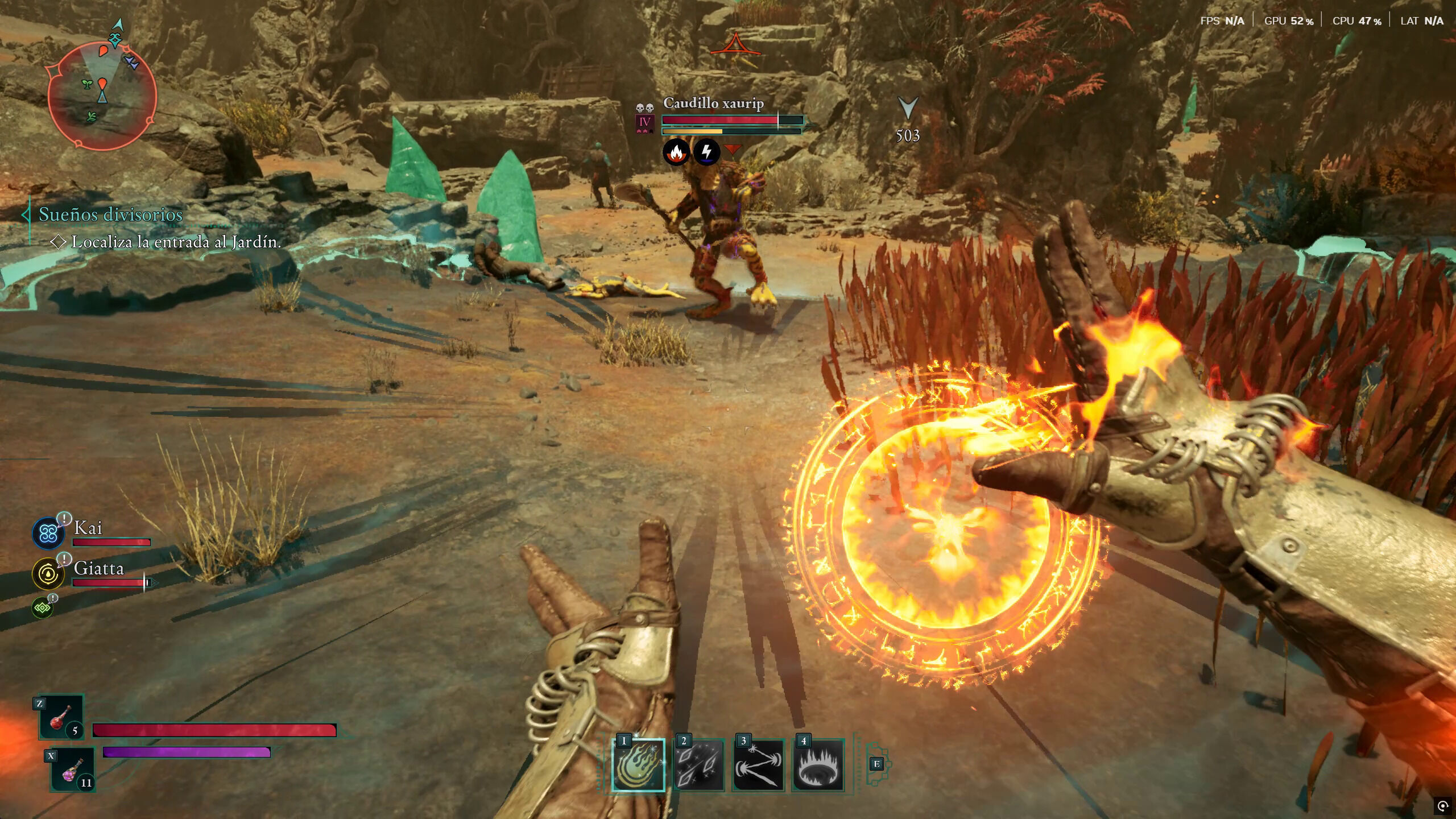Click the fire status icon under the enemy name

click(x=676, y=152)
